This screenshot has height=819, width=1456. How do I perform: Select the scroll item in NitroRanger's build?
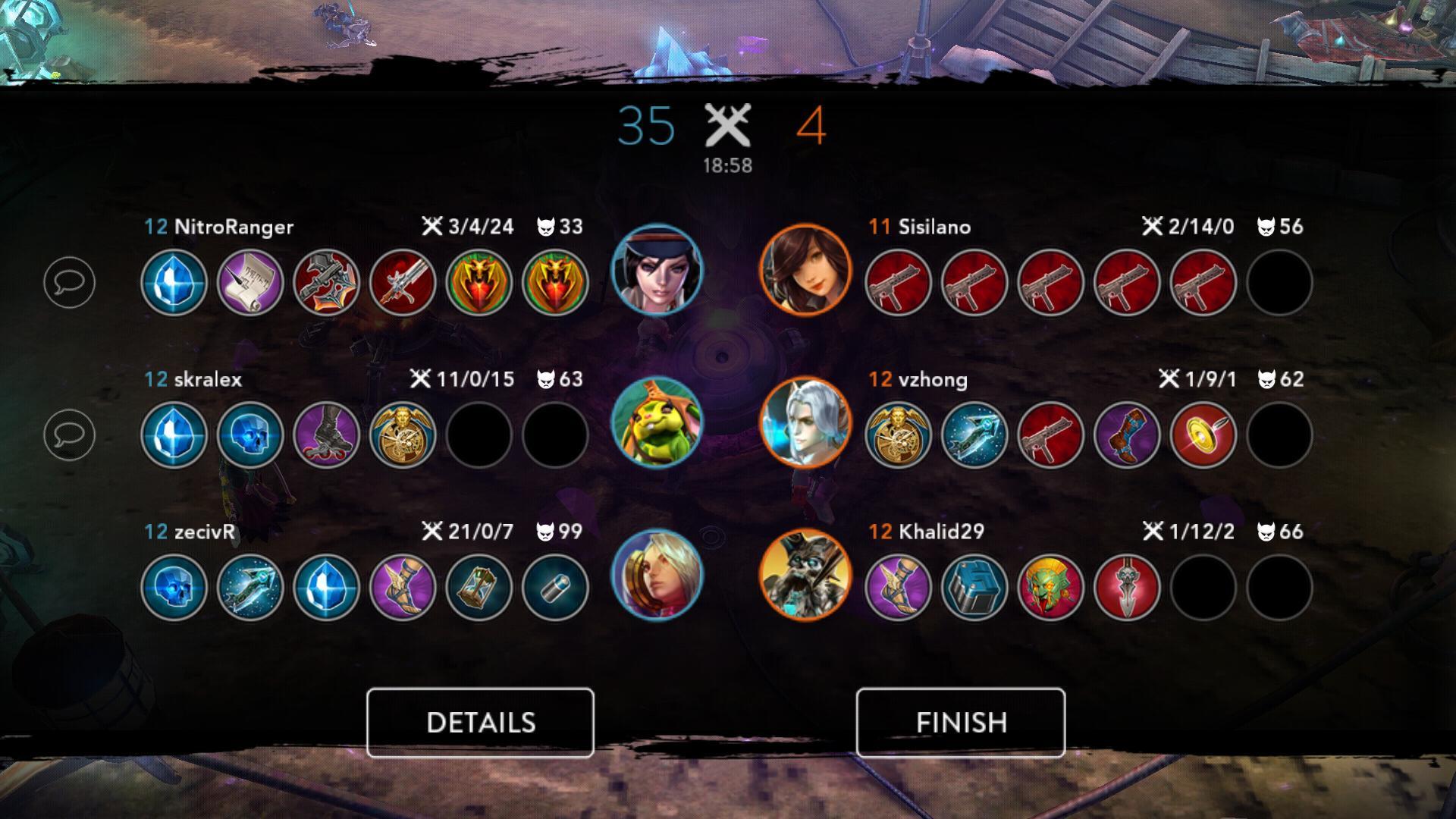point(250,283)
